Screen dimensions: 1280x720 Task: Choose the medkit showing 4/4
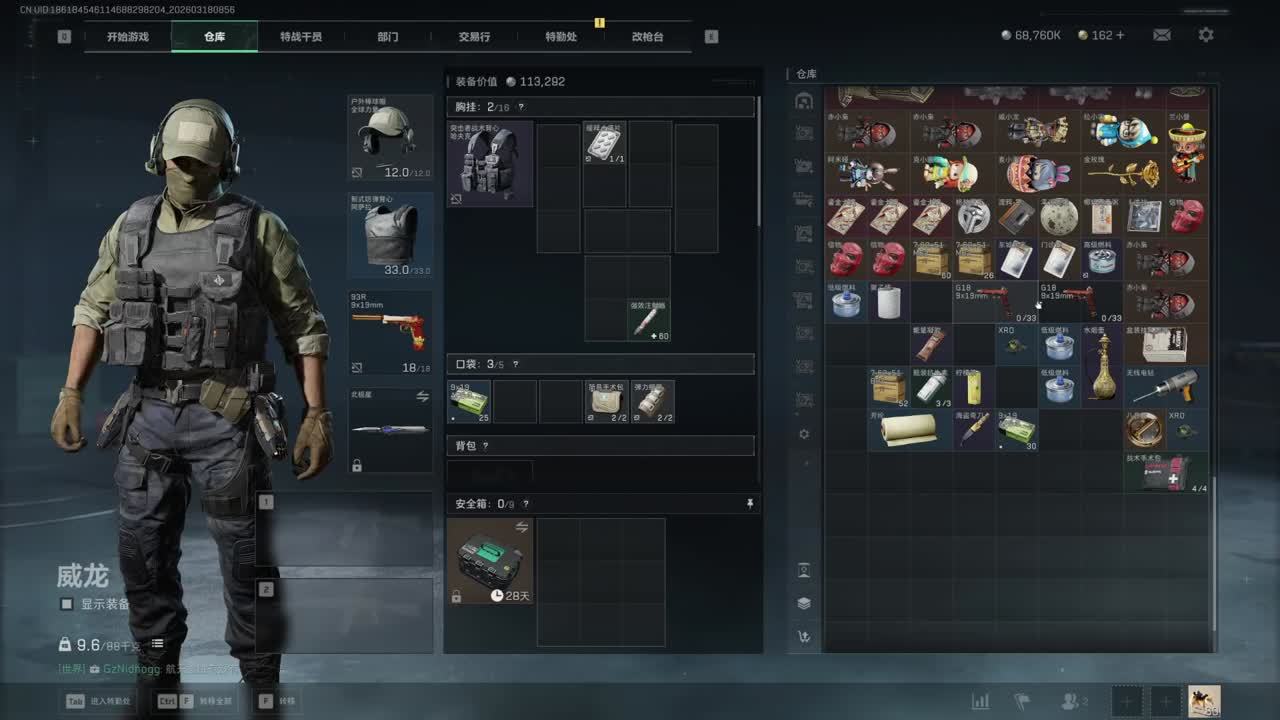point(1165,472)
